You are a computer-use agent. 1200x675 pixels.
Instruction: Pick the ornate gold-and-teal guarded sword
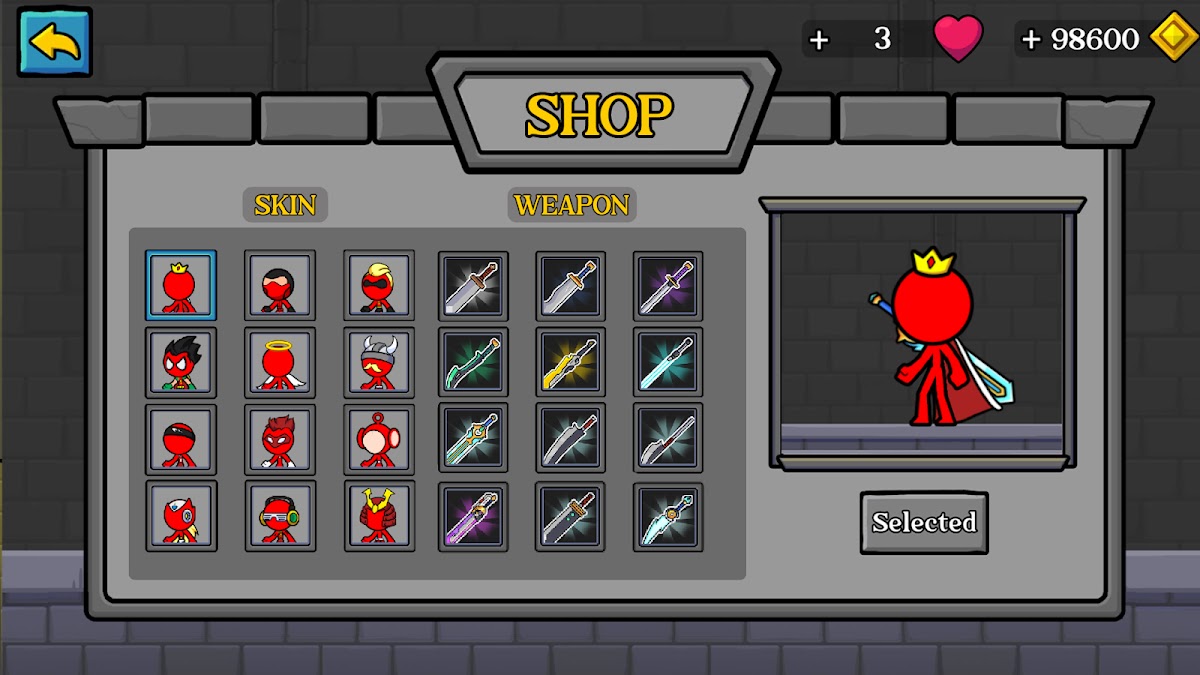[x=473, y=439]
